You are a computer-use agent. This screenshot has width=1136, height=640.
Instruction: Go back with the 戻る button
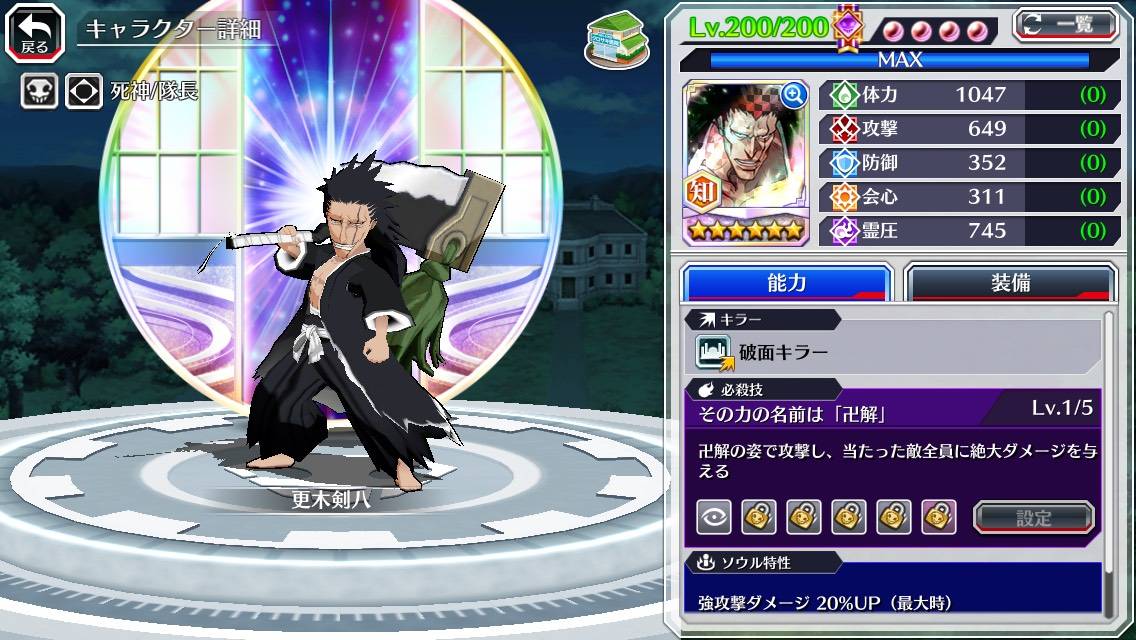pos(34,30)
